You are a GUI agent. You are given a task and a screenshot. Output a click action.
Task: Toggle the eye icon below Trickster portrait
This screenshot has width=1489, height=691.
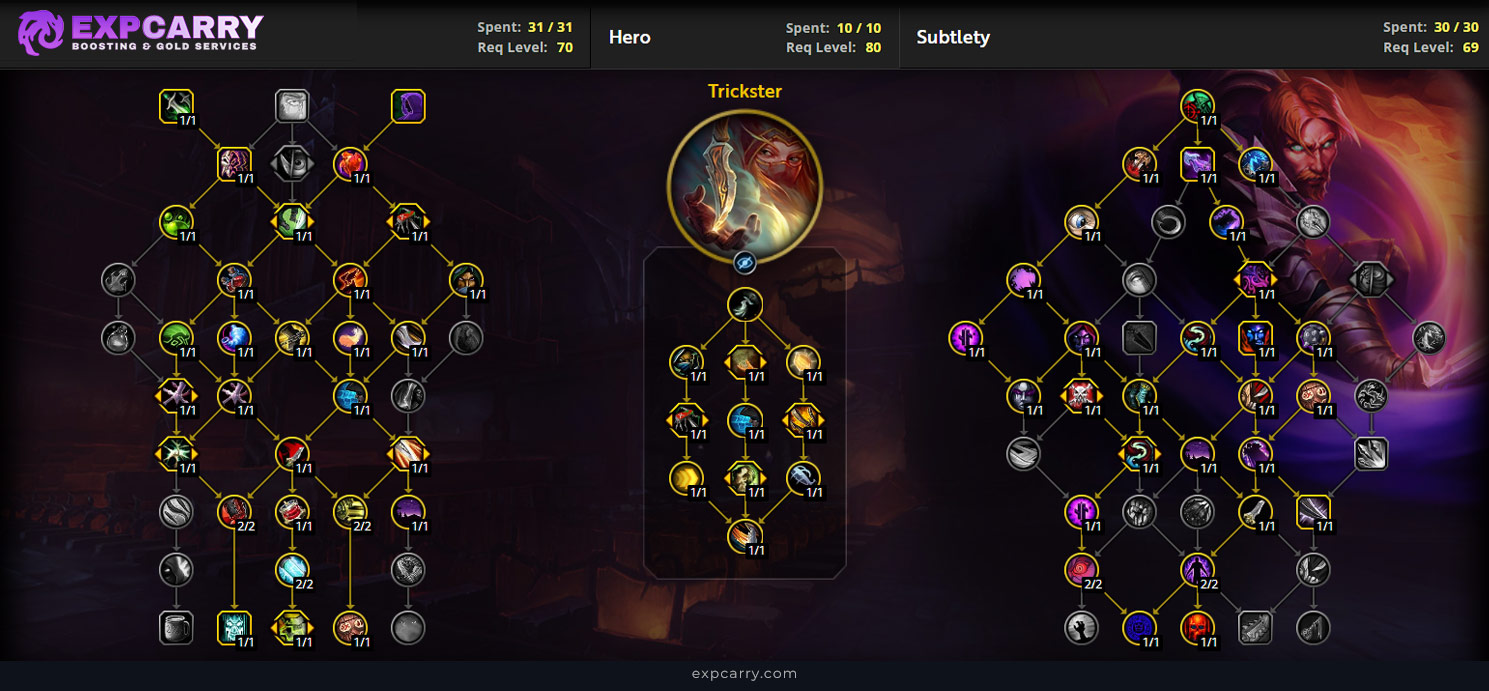[x=744, y=262]
